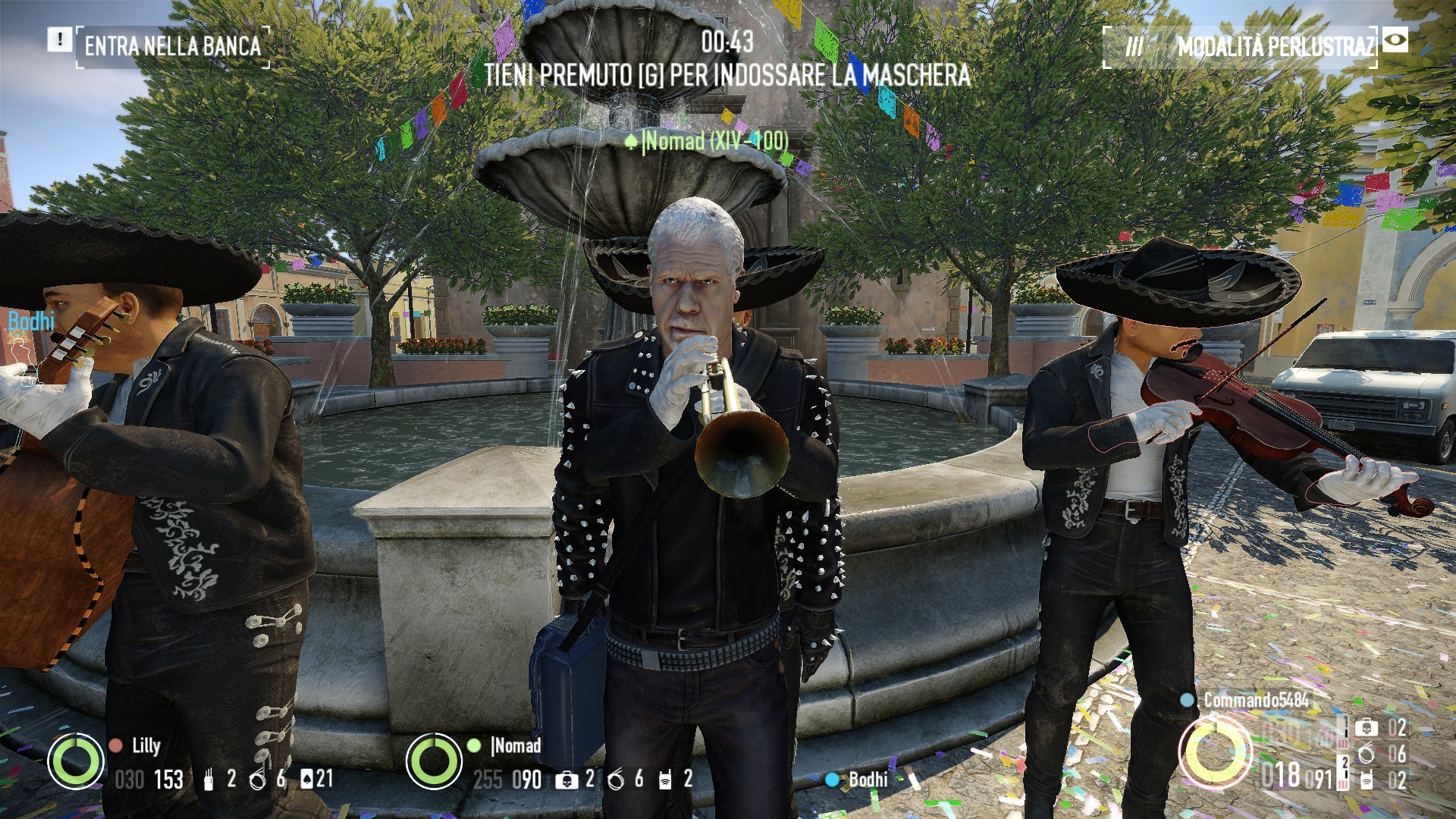Select the "Entra nella banca" objective tracker
The image size is (1456, 819).
173,46
